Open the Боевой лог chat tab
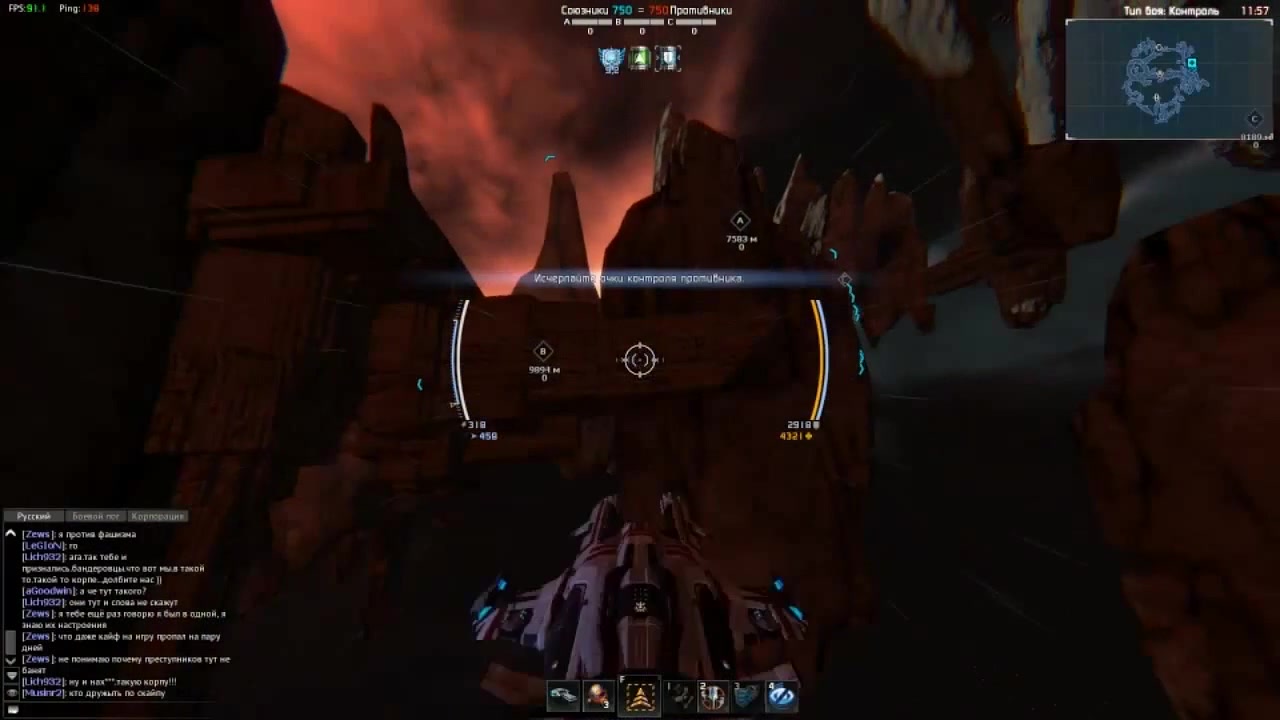 pos(96,516)
